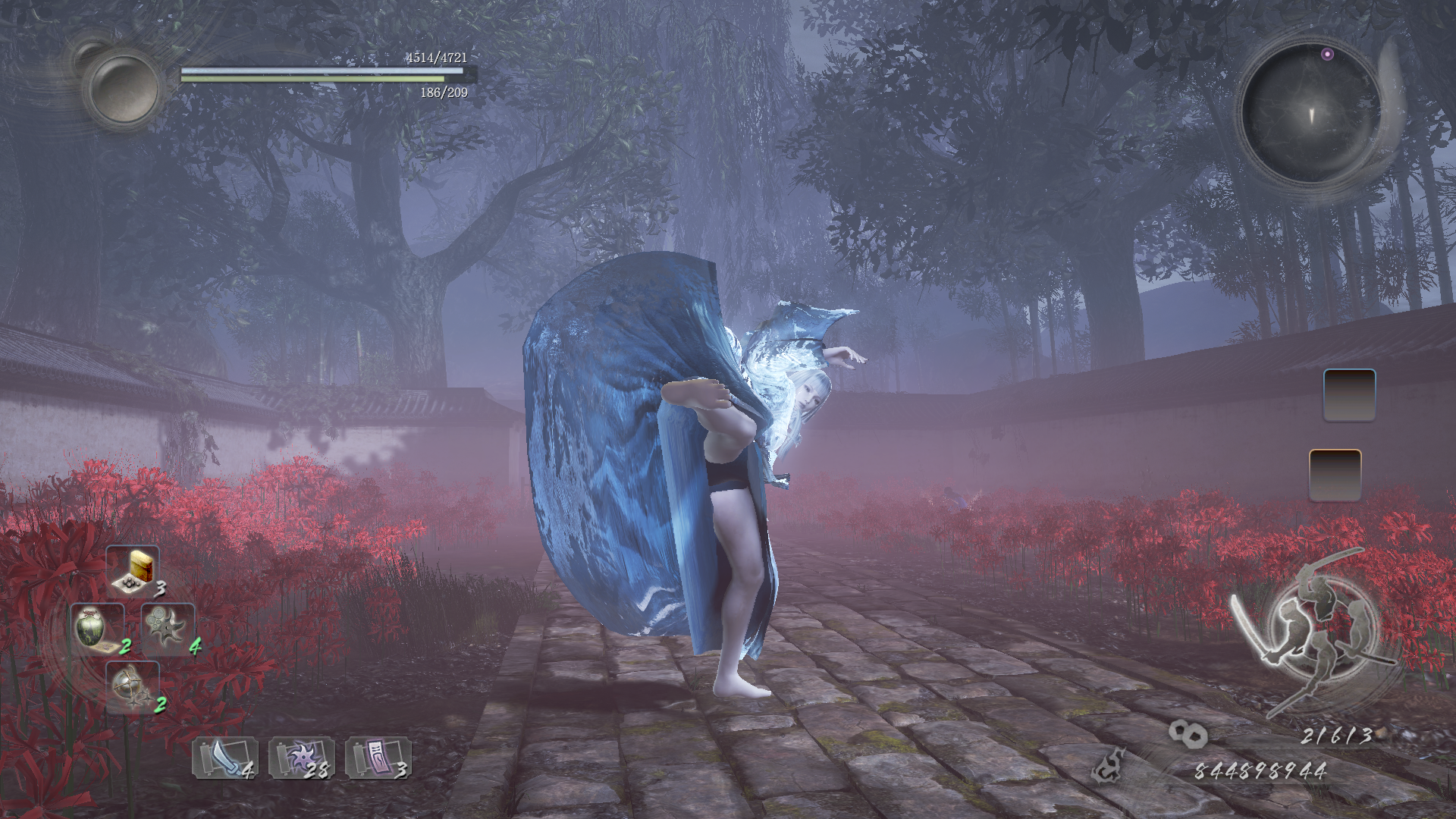Click the Amrita count 21613
The image size is (1456, 819).
[1336, 733]
